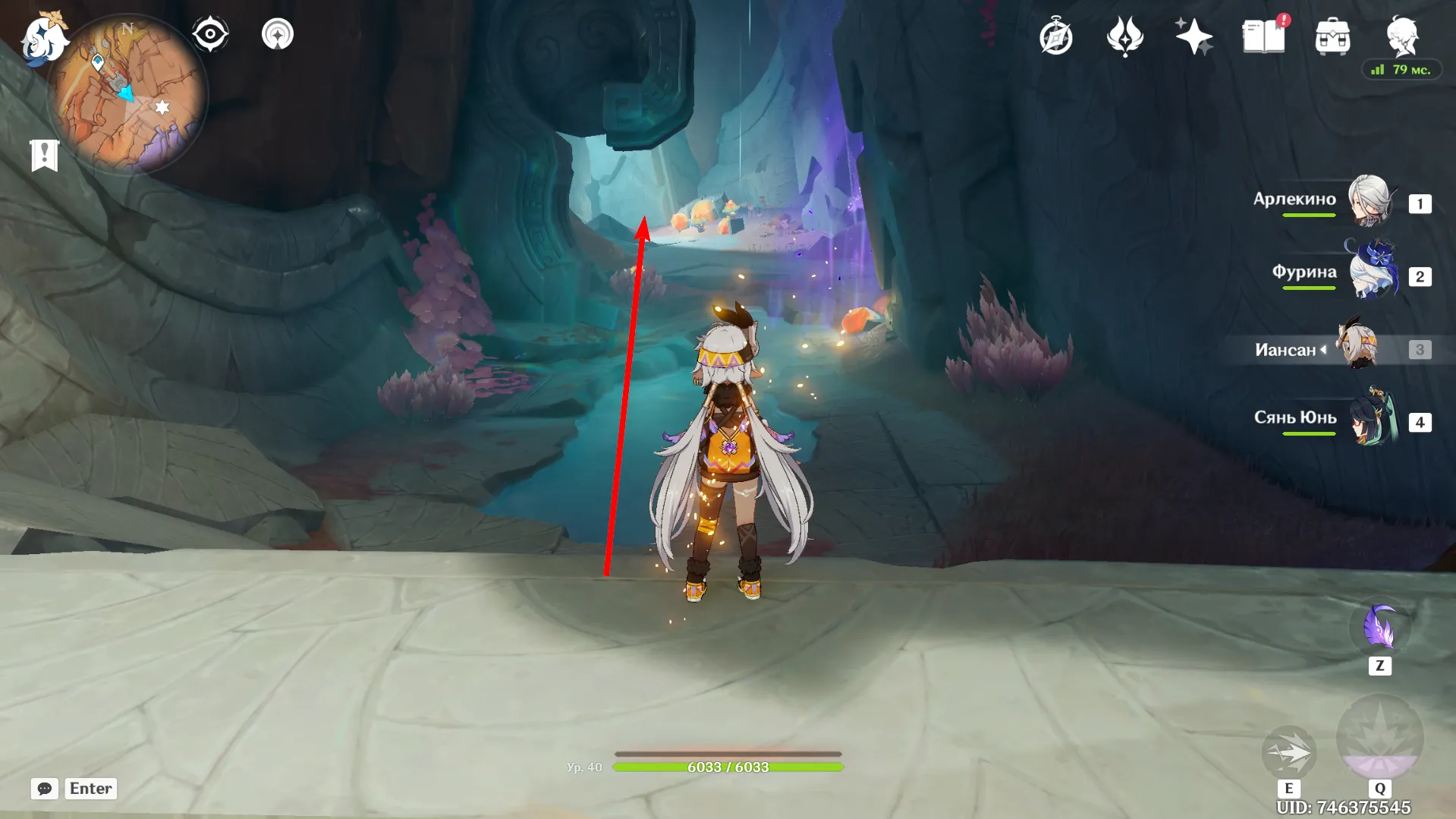Use the purple feather gadget

tap(1379, 628)
